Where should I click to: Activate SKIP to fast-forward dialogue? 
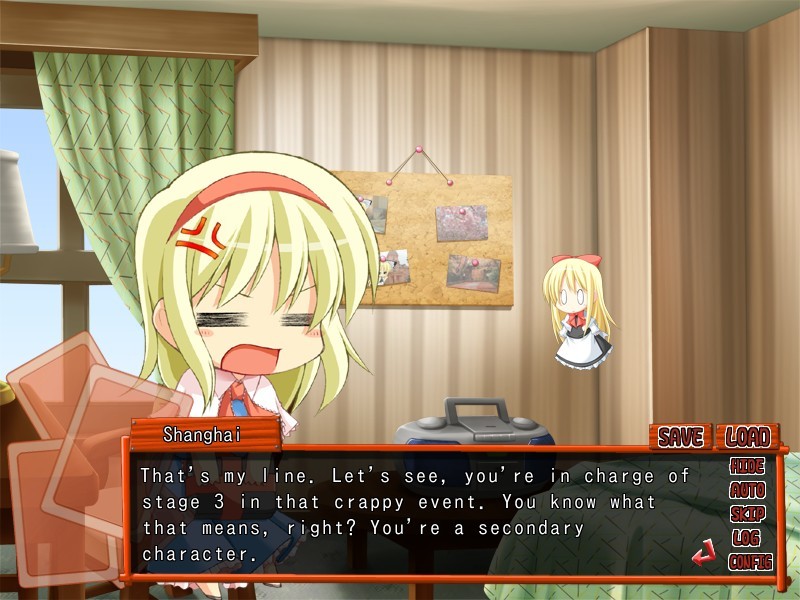pyautogui.click(x=747, y=514)
